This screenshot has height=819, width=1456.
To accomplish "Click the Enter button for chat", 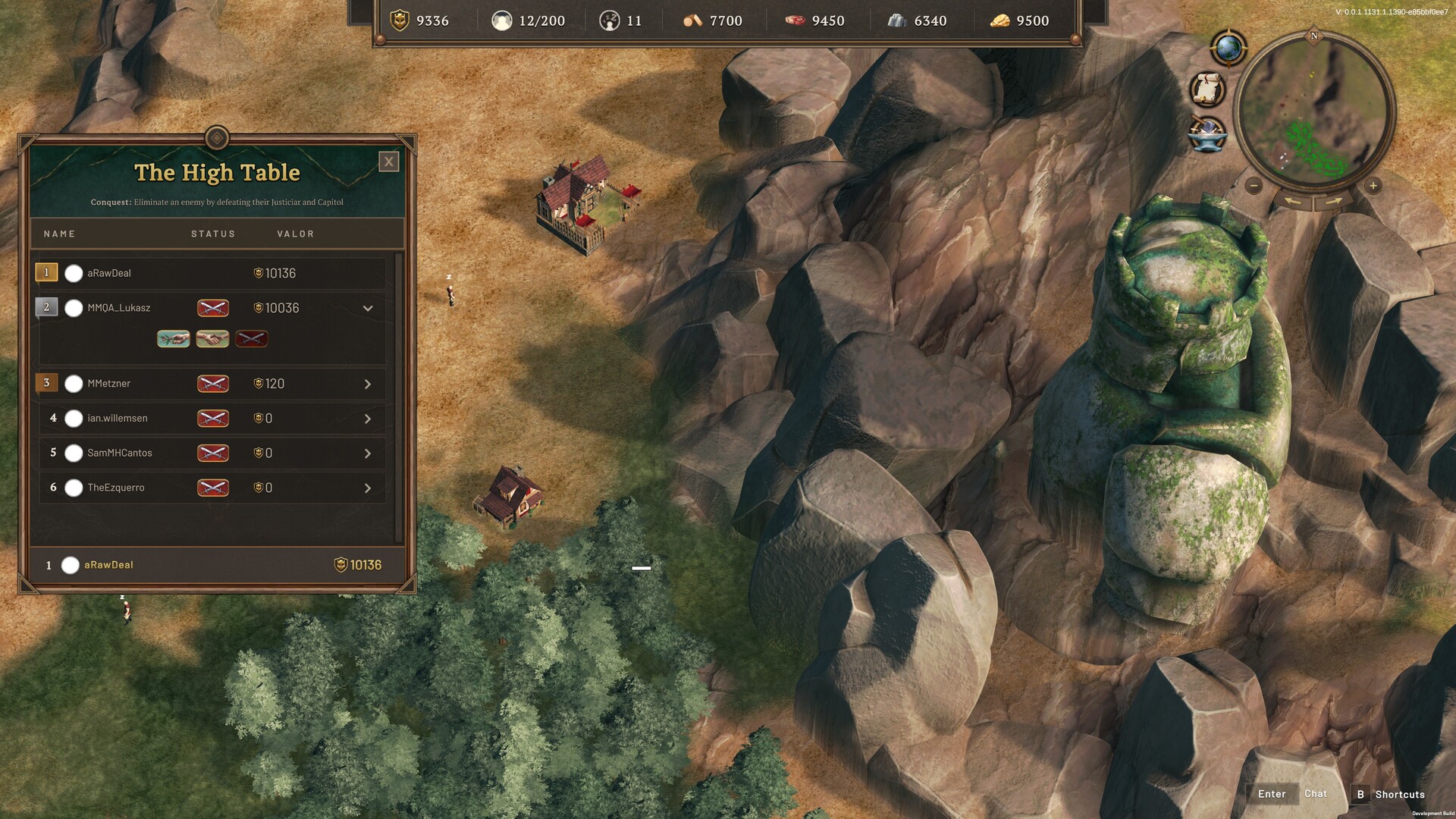I will 1271,793.
